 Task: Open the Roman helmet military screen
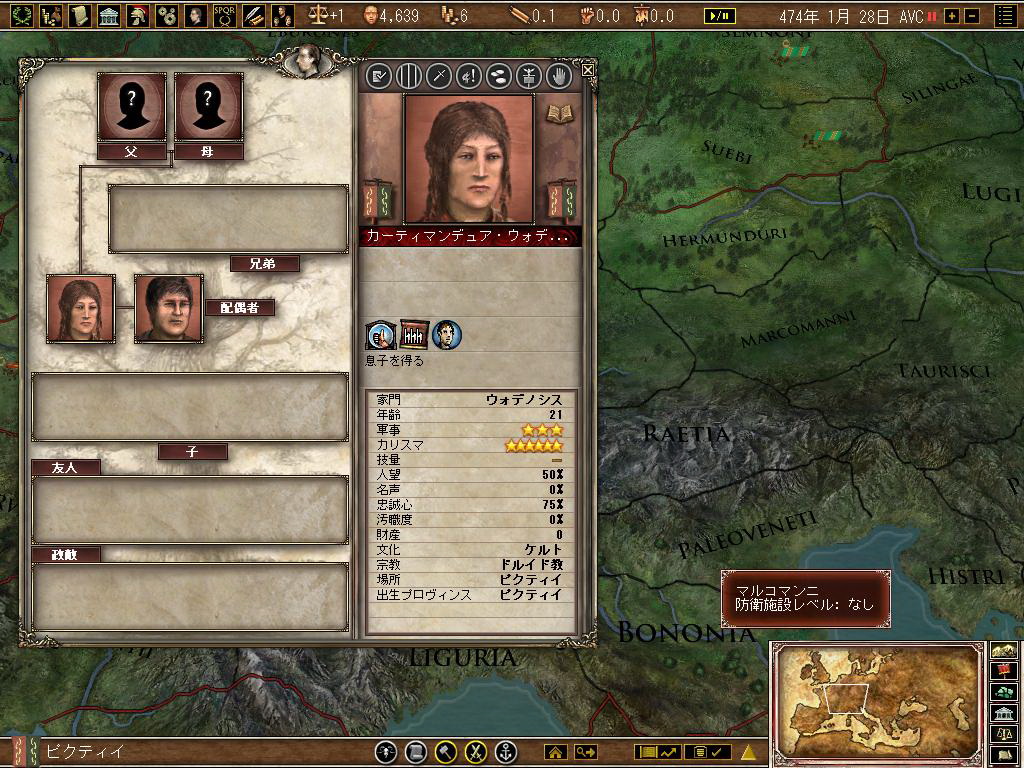pyautogui.click(x=138, y=15)
